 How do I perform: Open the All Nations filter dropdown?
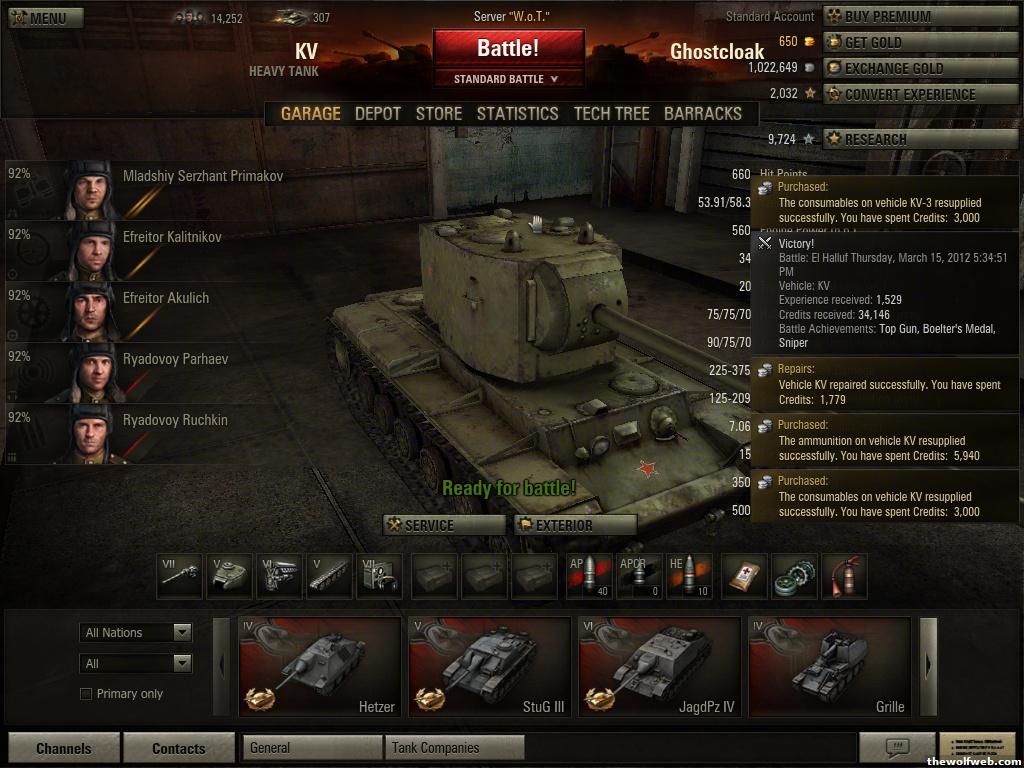(x=136, y=632)
